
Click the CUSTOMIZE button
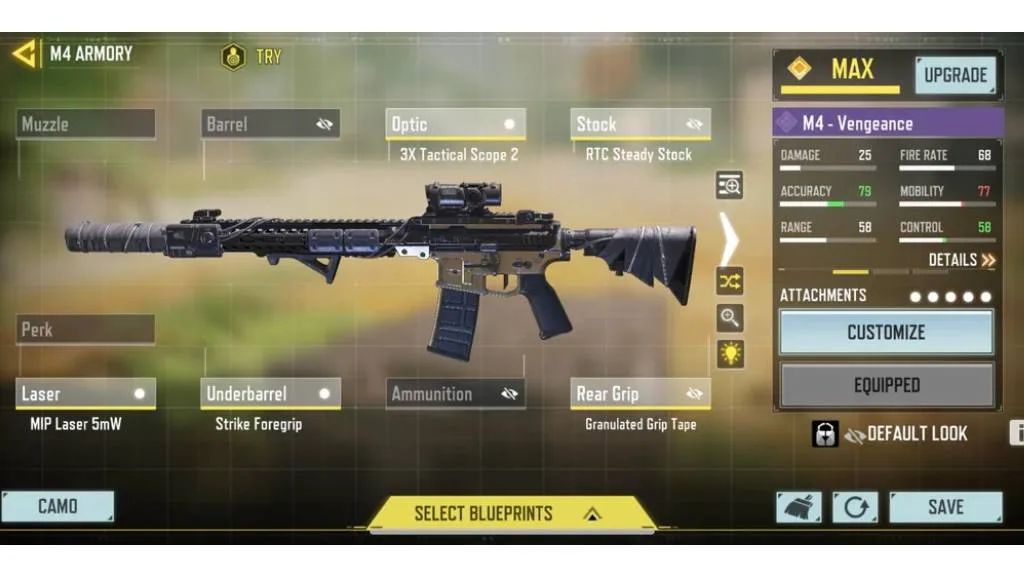(886, 332)
